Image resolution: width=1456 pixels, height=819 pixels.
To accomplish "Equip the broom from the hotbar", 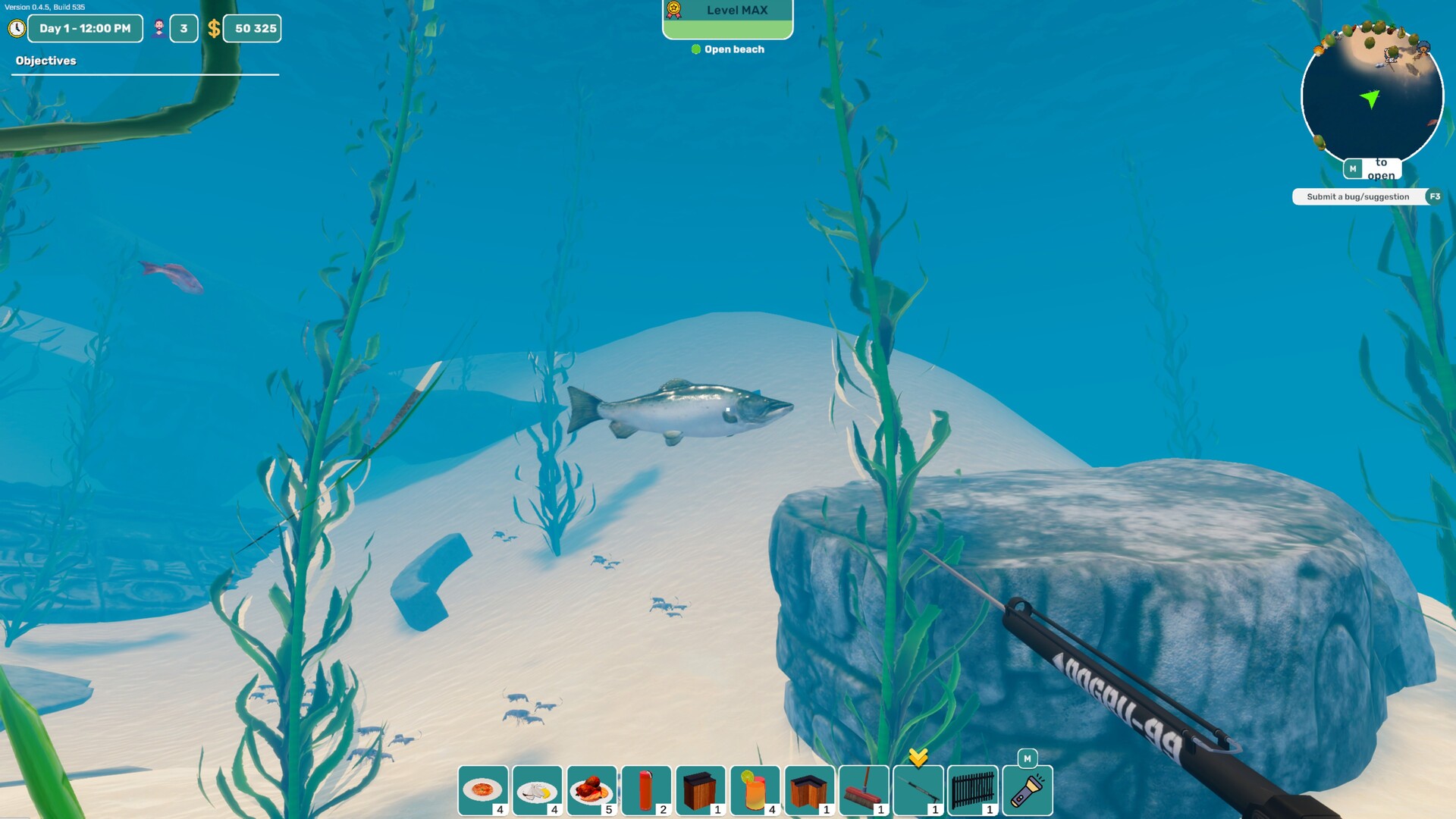I will click(864, 790).
